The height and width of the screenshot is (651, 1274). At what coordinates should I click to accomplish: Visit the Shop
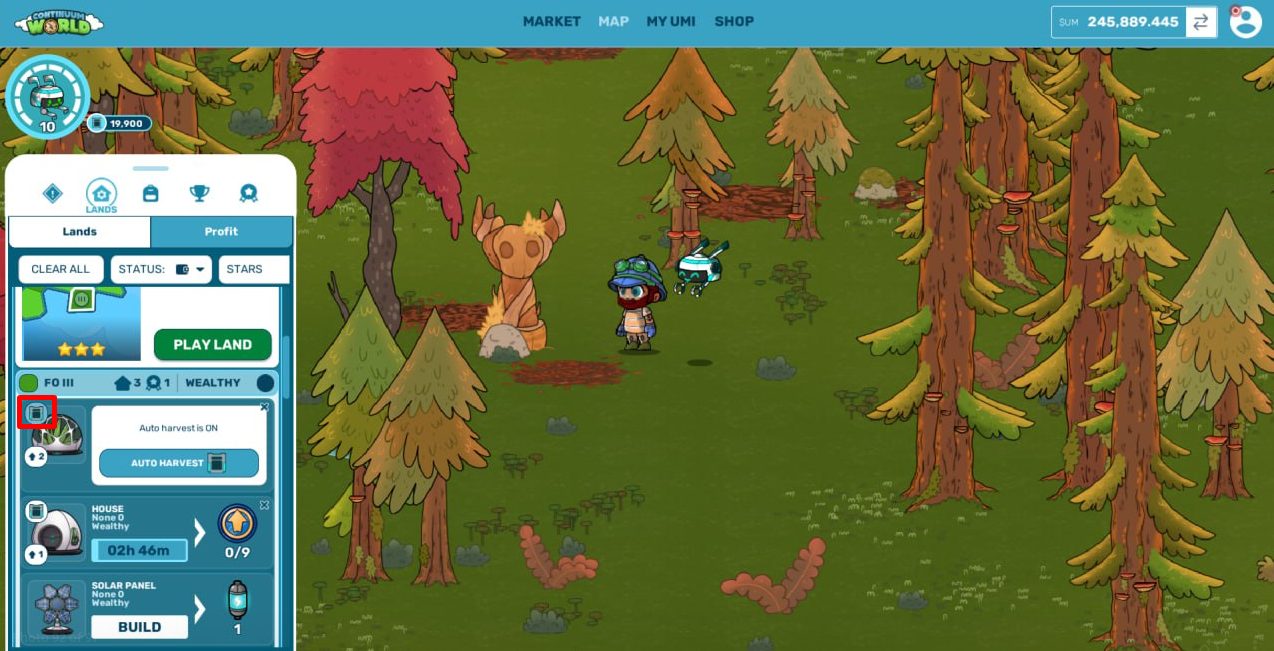coord(734,21)
